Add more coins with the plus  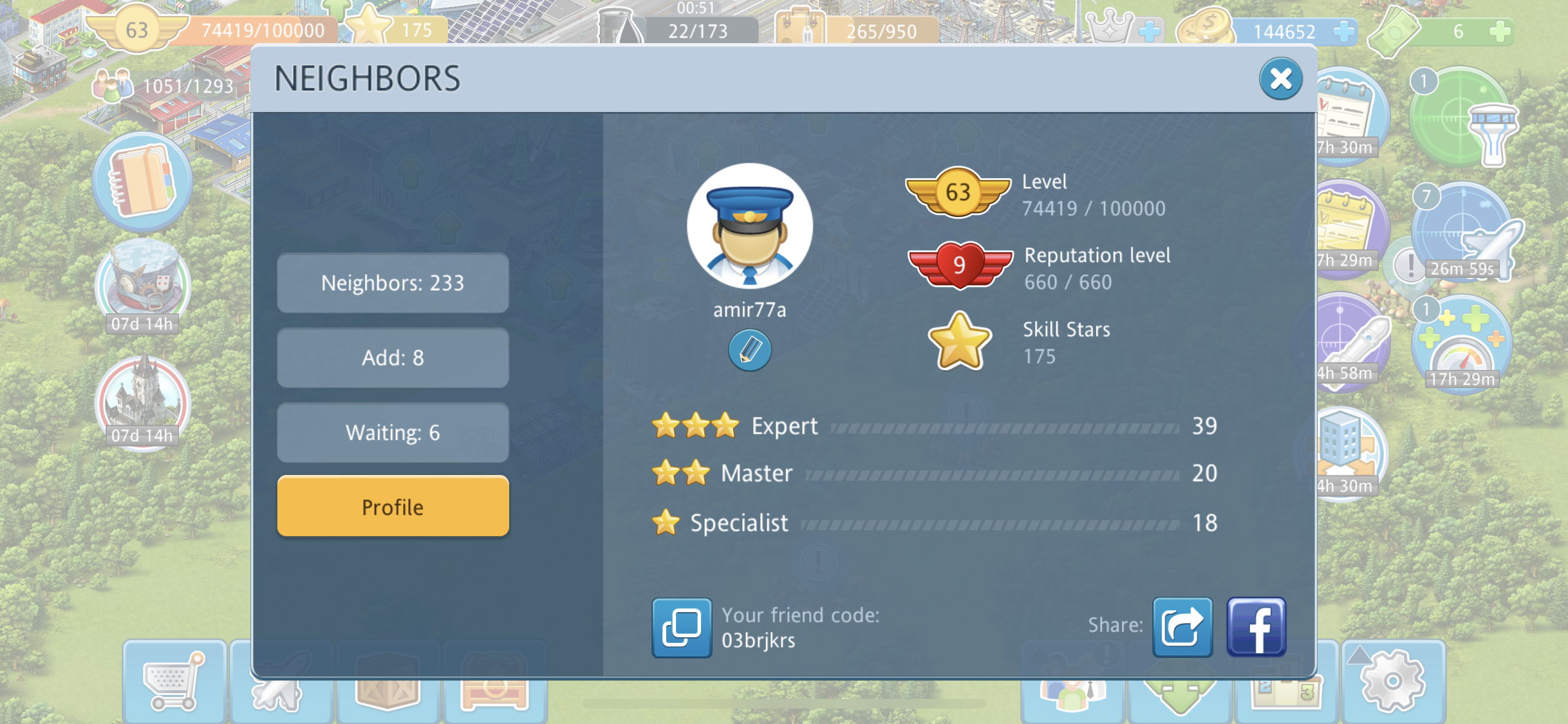tap(1344, 31)
